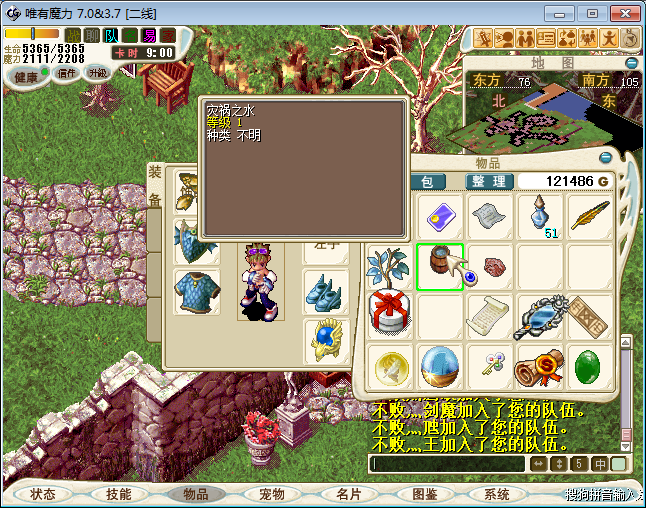
Task: Click the chat input field
Action: [446, 464]
